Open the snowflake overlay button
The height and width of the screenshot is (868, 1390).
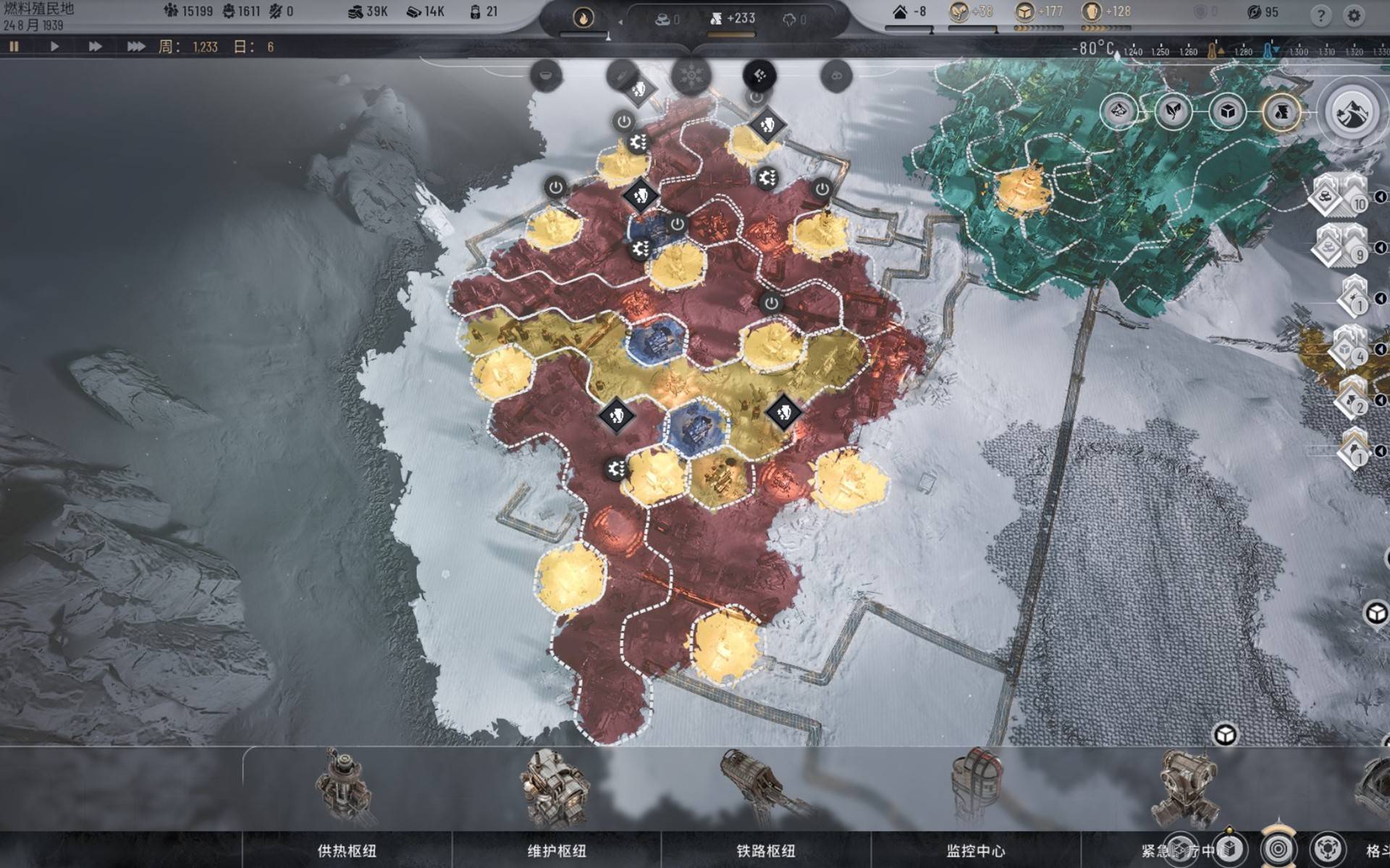691,75
